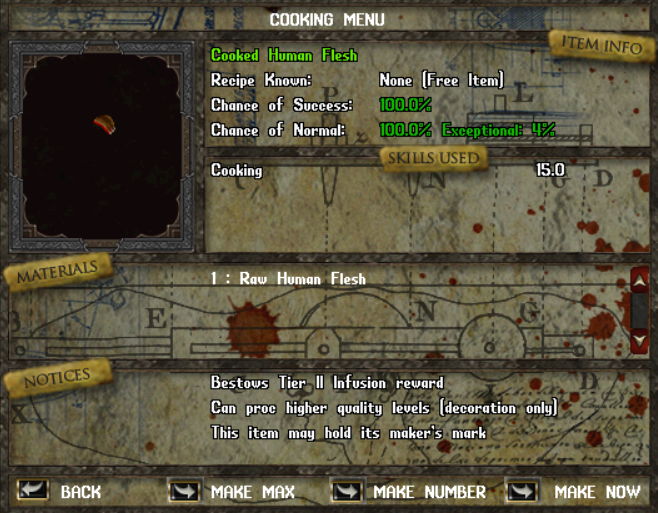Go back from the cooking menu
Image resolution: width=658 pixels, height=513 pixels.
pyautogui.click(x=33, y=490)
